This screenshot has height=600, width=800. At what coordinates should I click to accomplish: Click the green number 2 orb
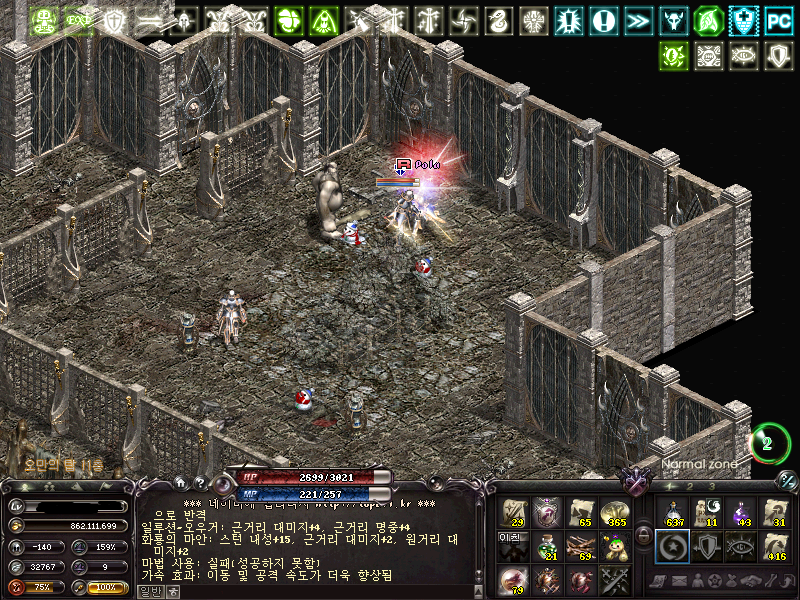768,444
